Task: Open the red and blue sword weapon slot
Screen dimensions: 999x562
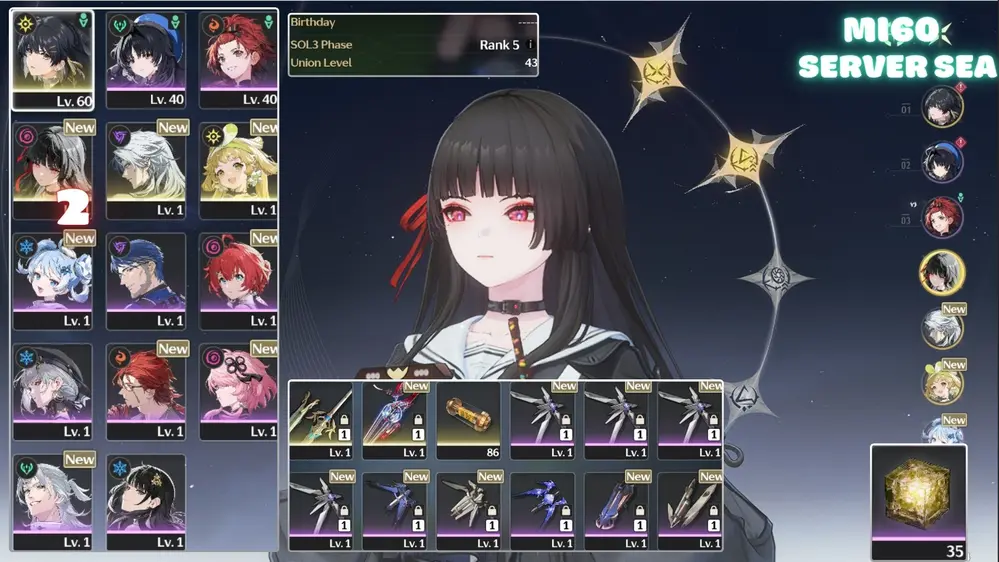Action: pos(395,419)
